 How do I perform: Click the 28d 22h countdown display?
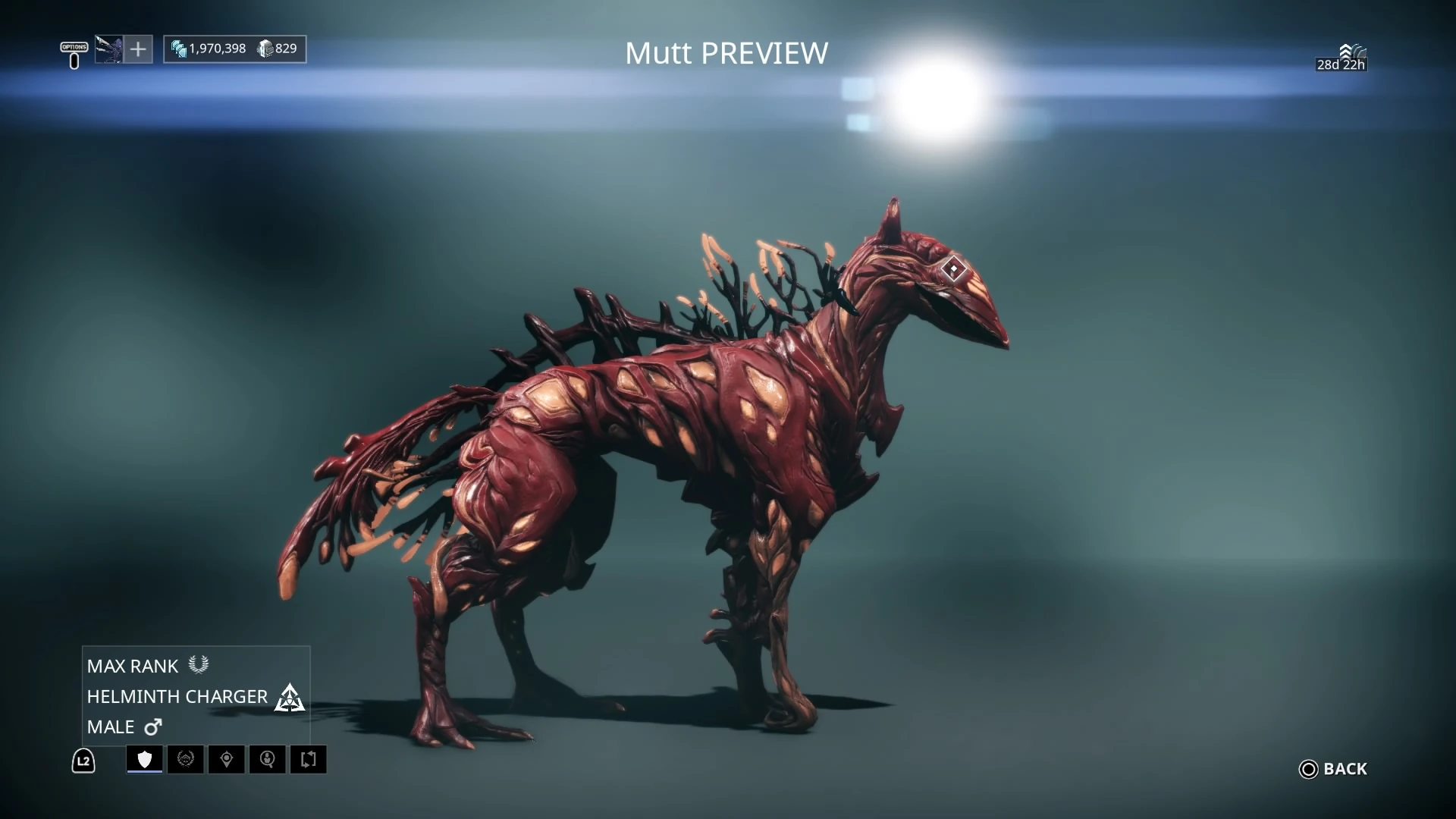tap(1341, 65)
